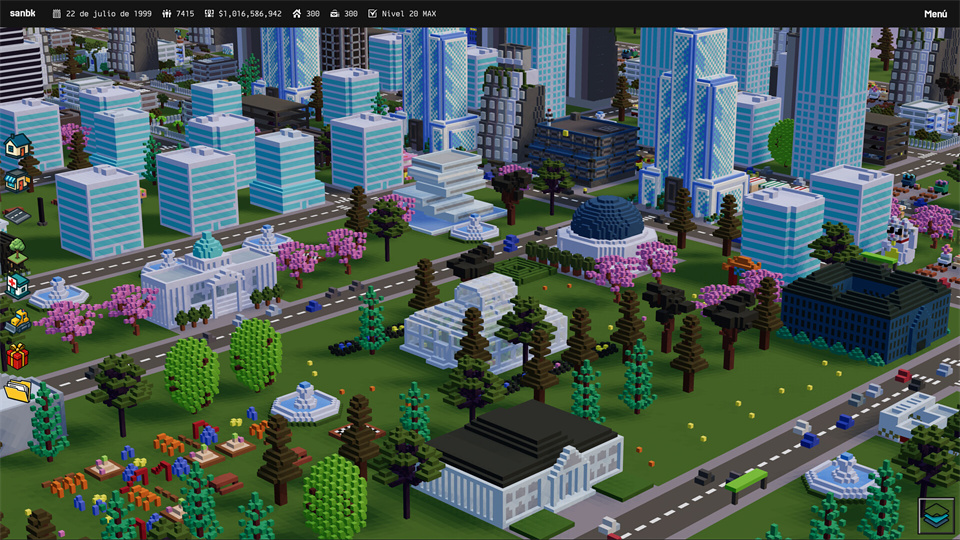This screenshot has width=960, height=540.
Task: Pick the road building tool
Action: [17, 215]
